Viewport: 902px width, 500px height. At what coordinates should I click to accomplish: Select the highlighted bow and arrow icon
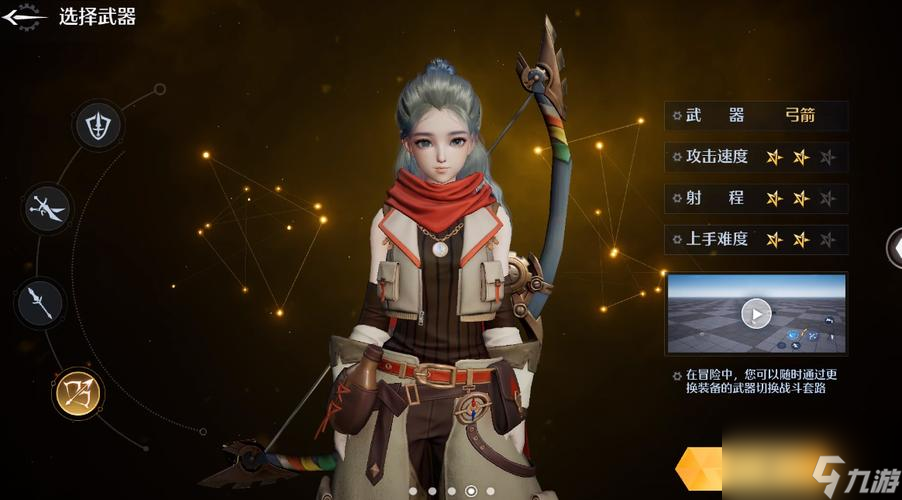click(x=77, y=392)
